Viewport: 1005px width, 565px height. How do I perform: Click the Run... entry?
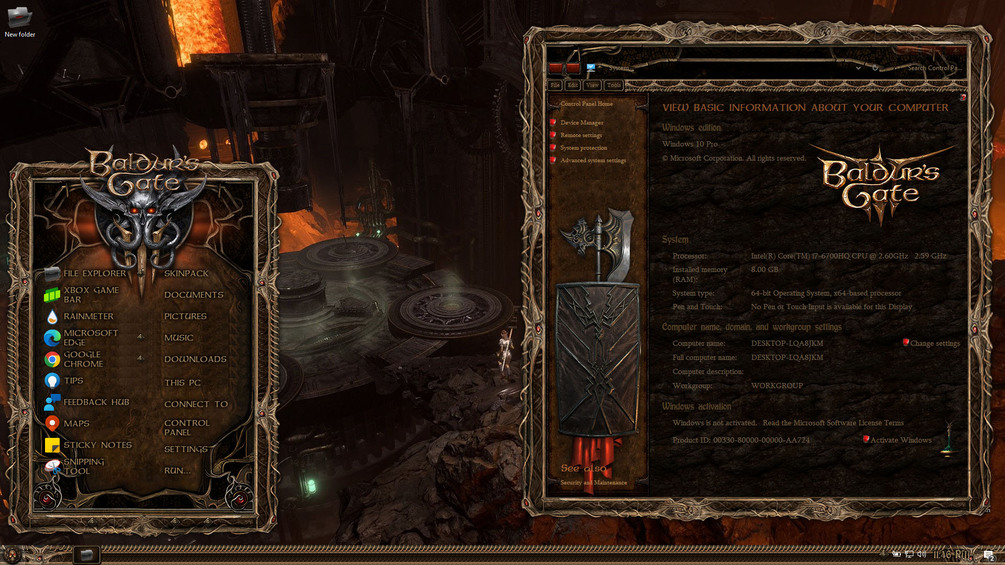[177, 470]
